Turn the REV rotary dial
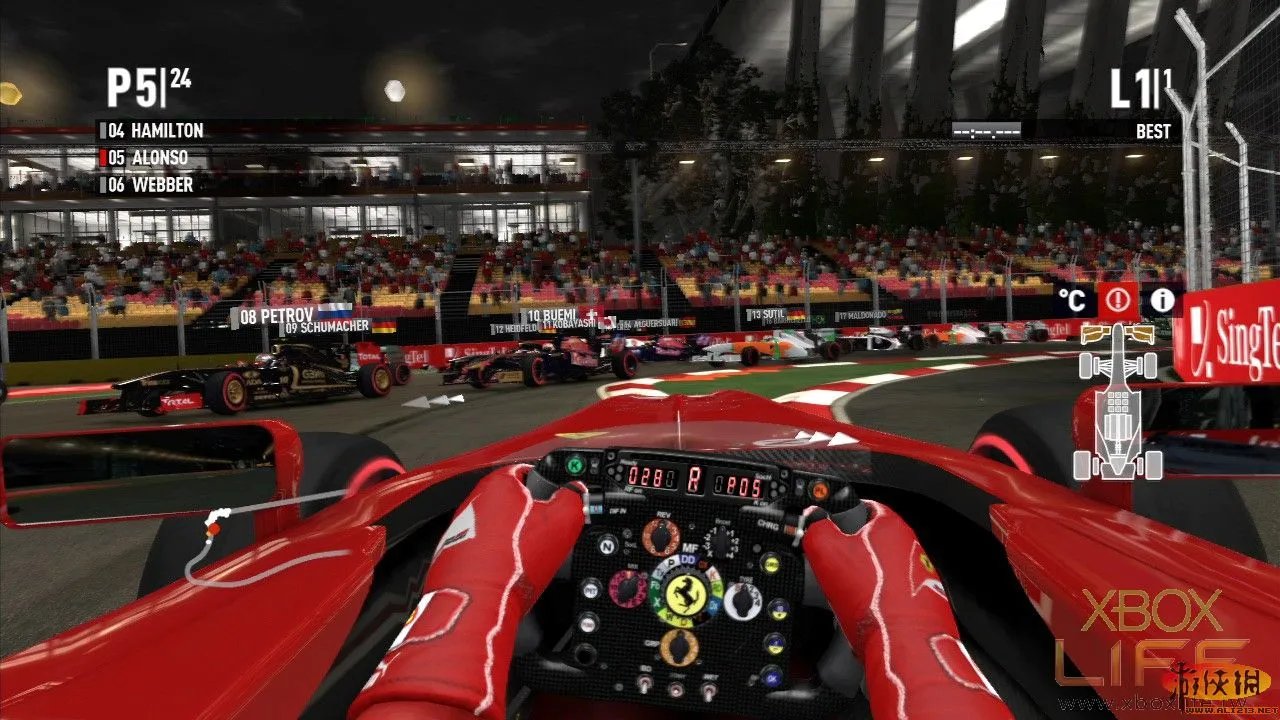Viewport: 1280px width, 720px height. [x=659, y=536]
